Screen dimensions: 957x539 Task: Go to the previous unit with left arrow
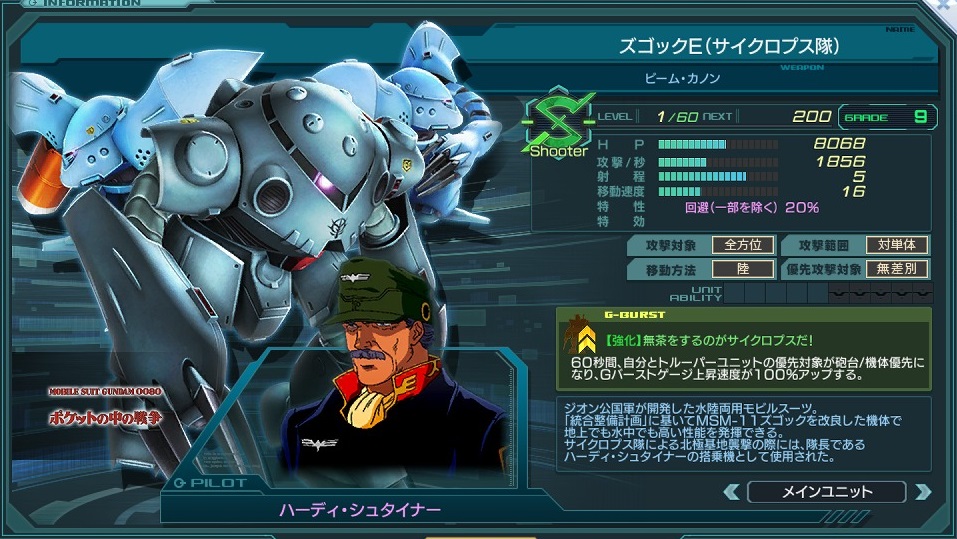(732, 492)
